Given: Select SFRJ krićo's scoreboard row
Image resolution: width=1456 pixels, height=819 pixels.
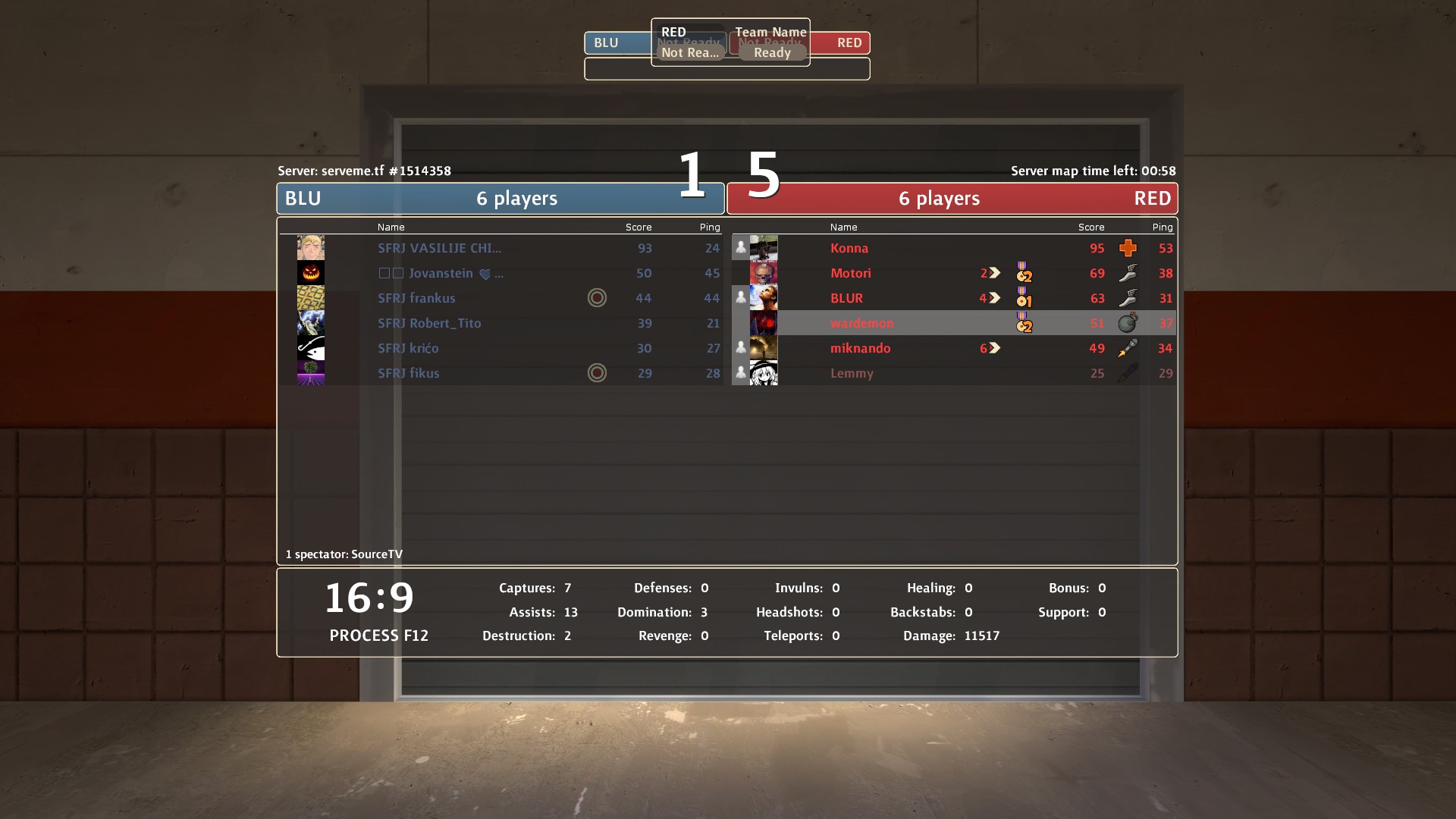Looking at the screenshot, I should tap(408, 348).
